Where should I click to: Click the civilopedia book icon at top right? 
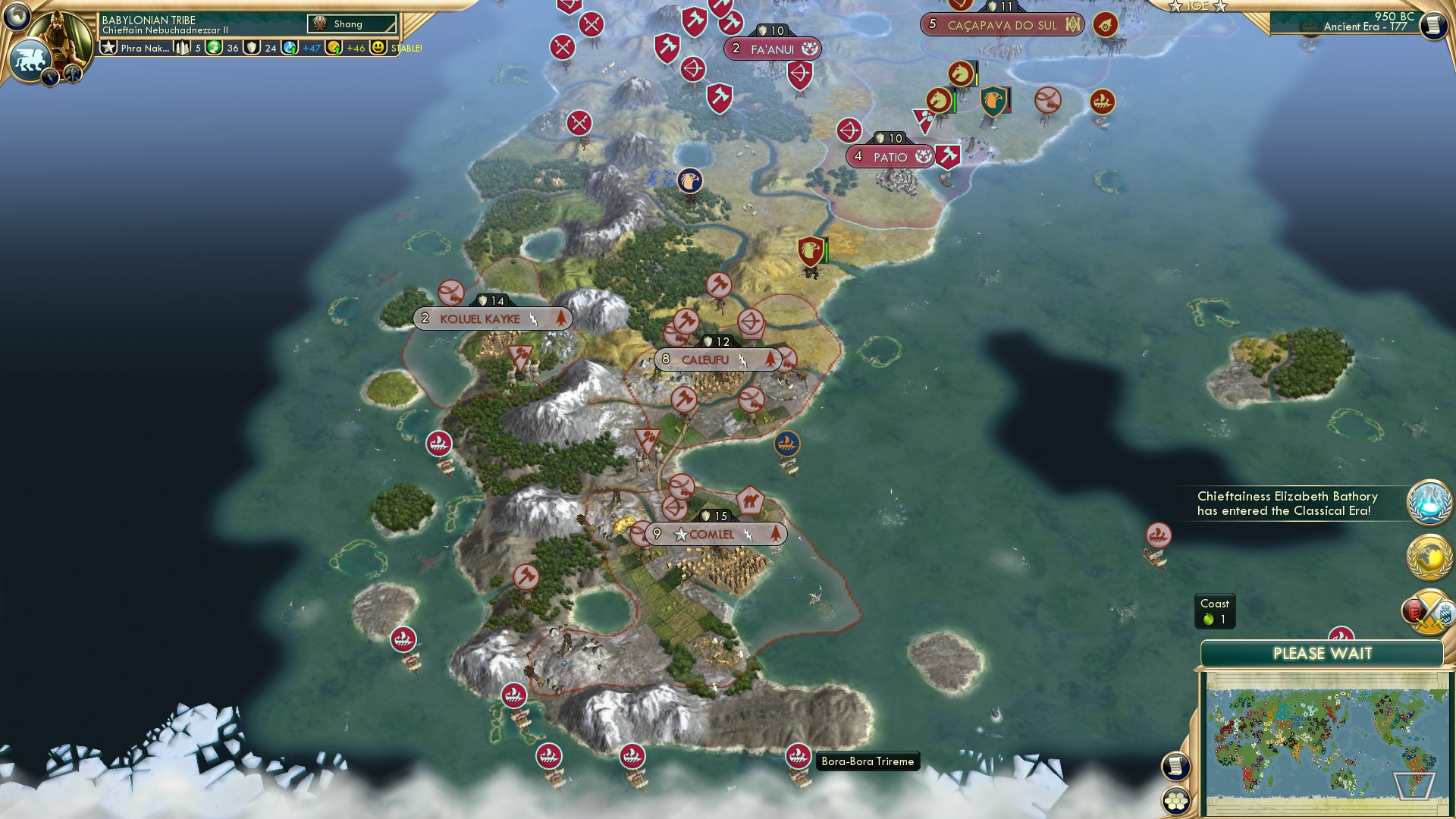click(x=1435, y=25)
